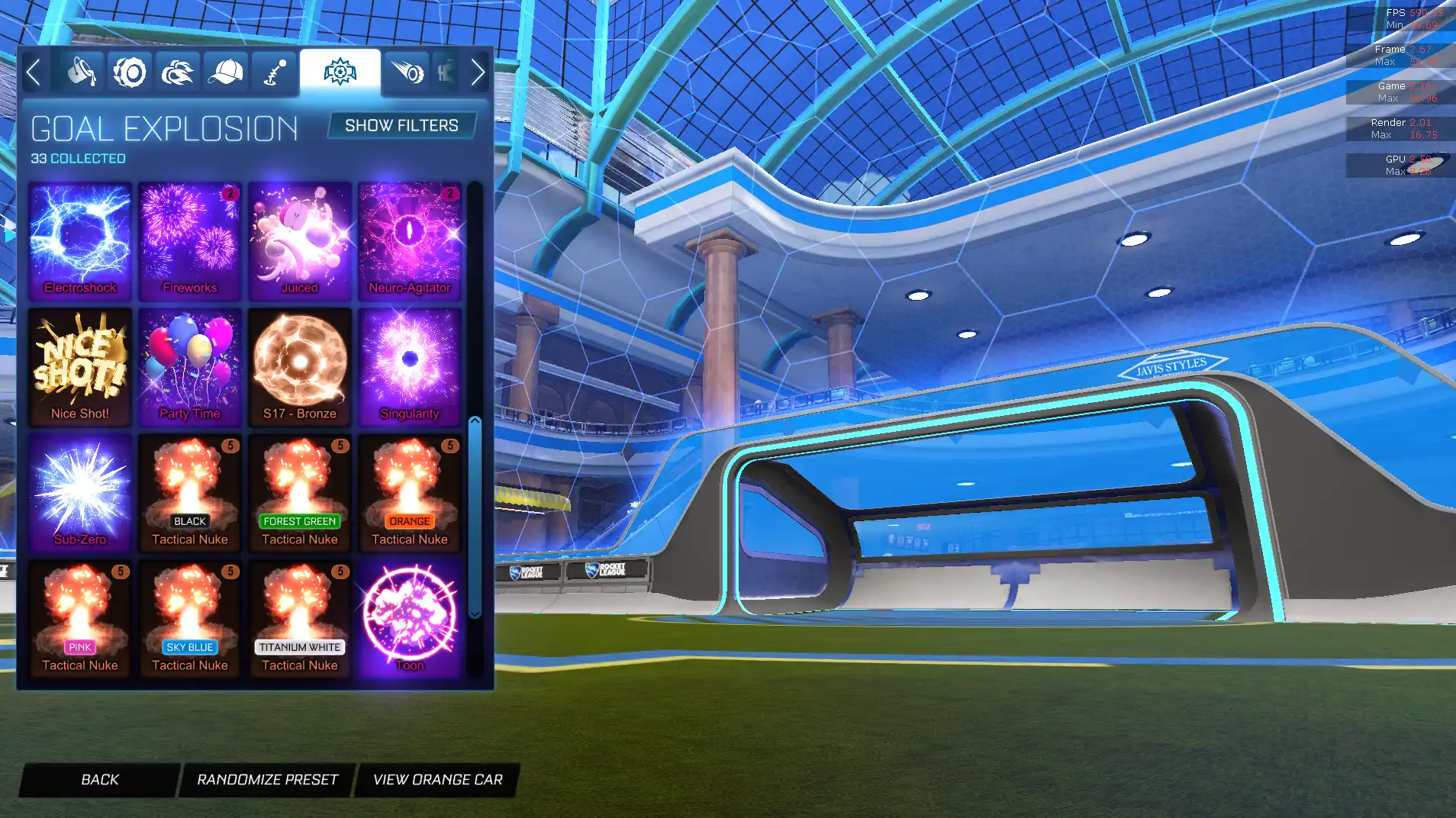Viewport: 1456px width, 818px height.
Task: Equip the Juiced goal explosion
Action: point(300,240)
